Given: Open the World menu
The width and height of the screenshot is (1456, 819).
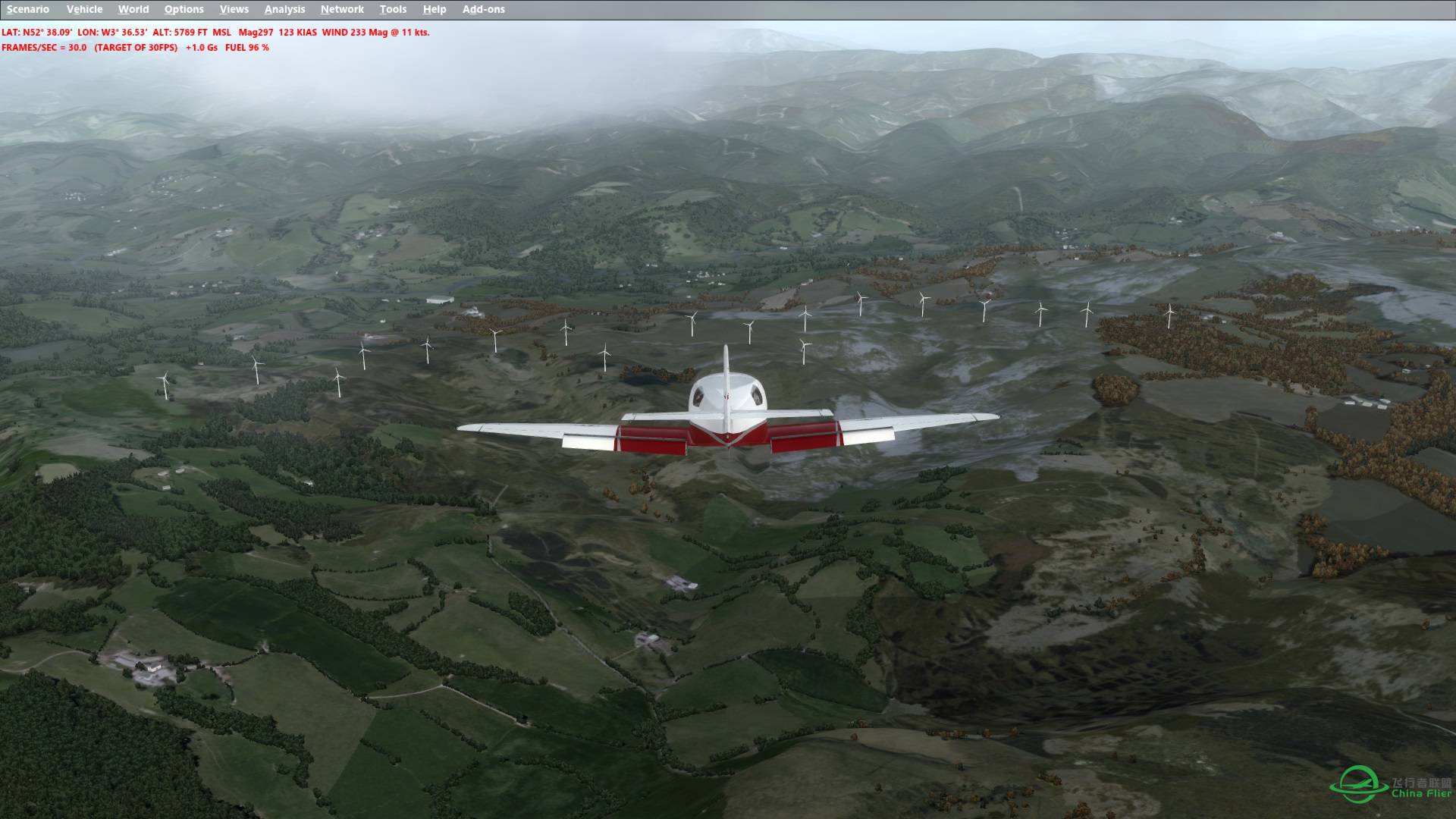Looking at the screenshot, I should (x=133, y=9).
